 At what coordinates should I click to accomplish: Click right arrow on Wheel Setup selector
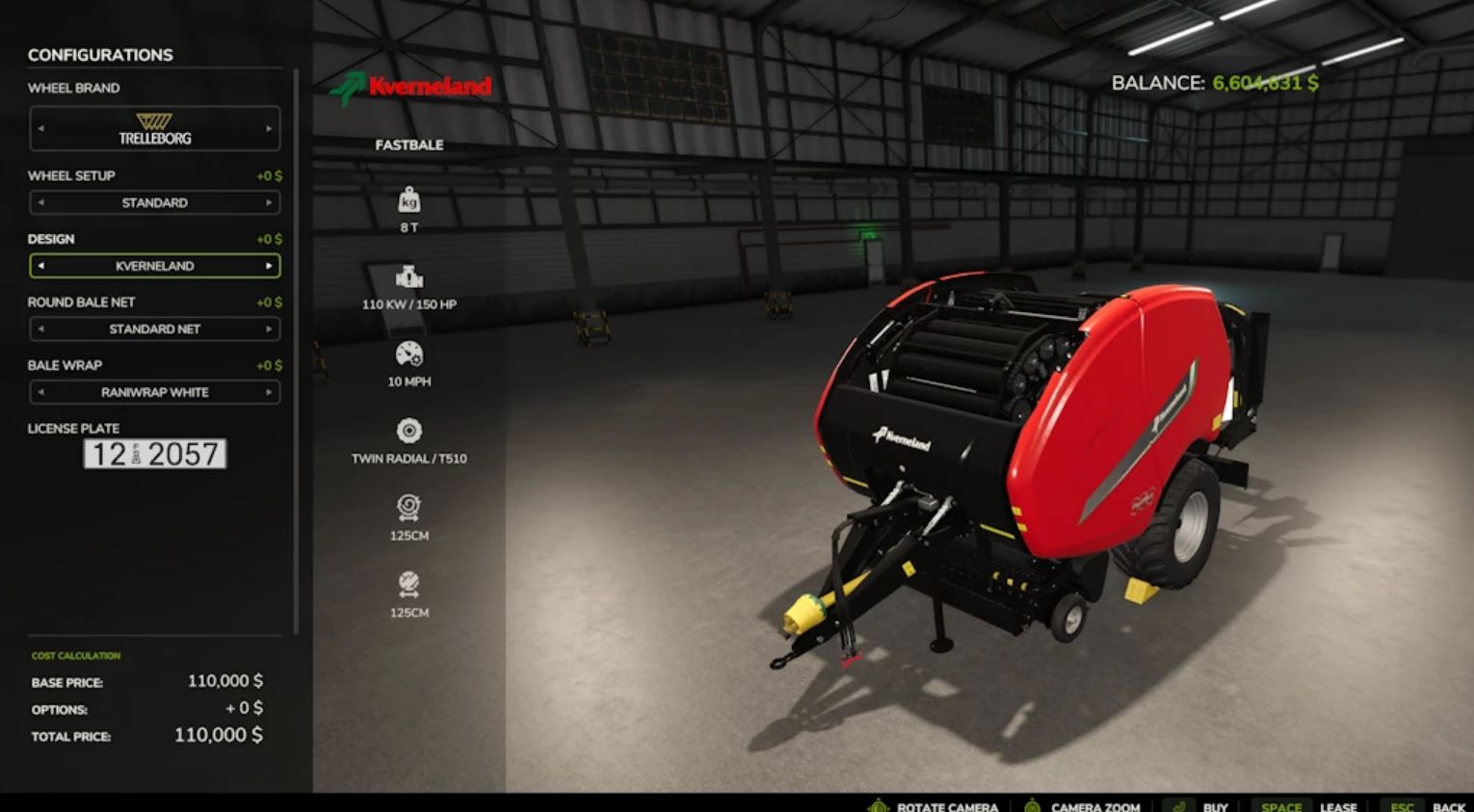point(269,202)
